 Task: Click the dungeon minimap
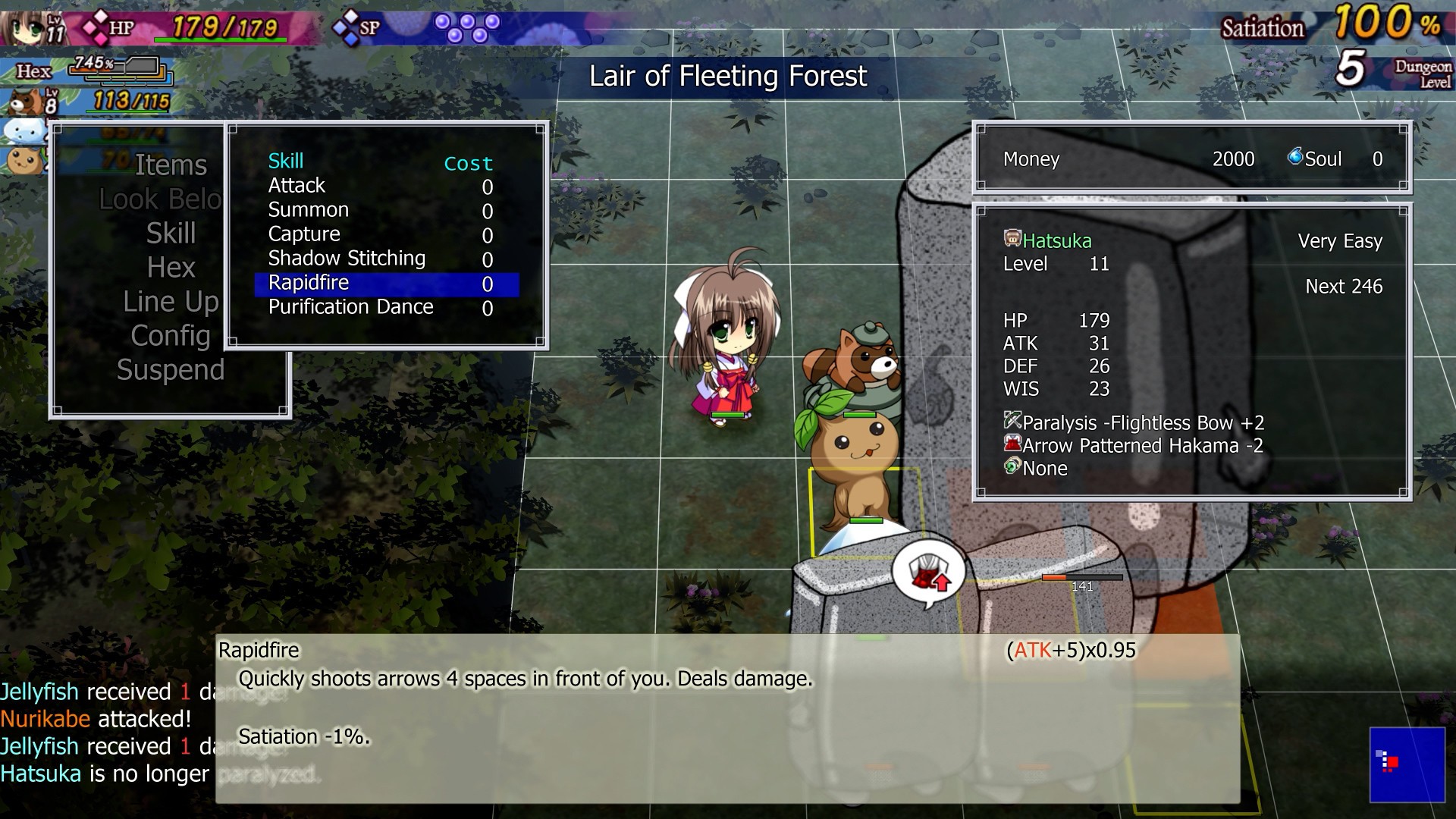(1407, 764)
